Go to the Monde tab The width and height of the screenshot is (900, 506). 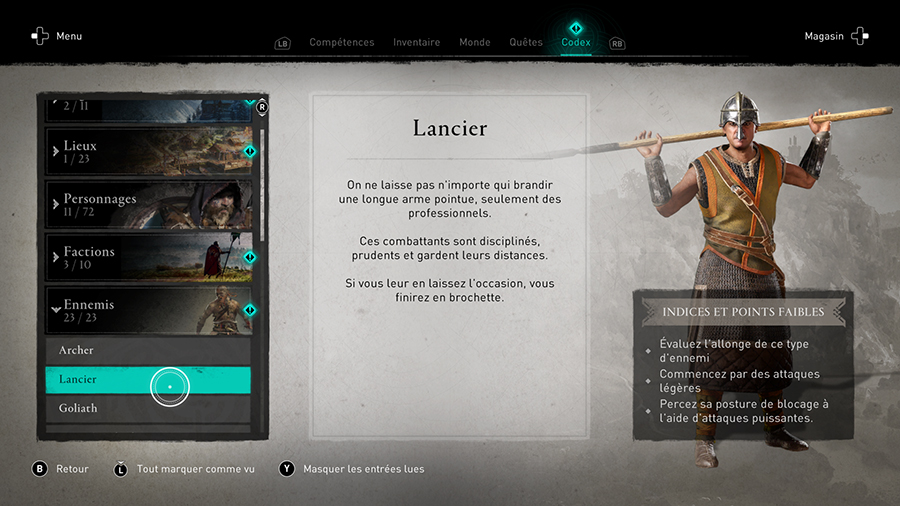[x=474, y=42]
